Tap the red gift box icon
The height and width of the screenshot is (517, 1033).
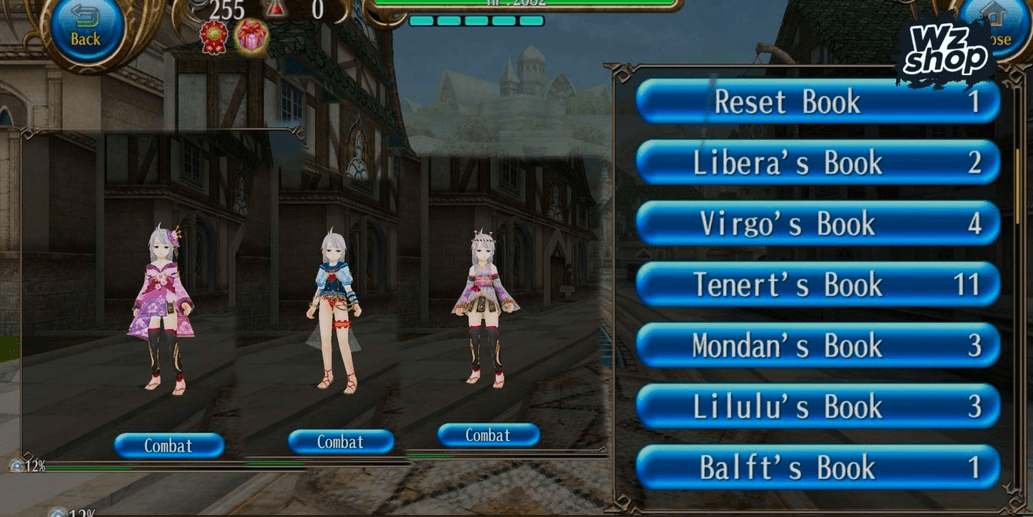(x=251, y=38)
